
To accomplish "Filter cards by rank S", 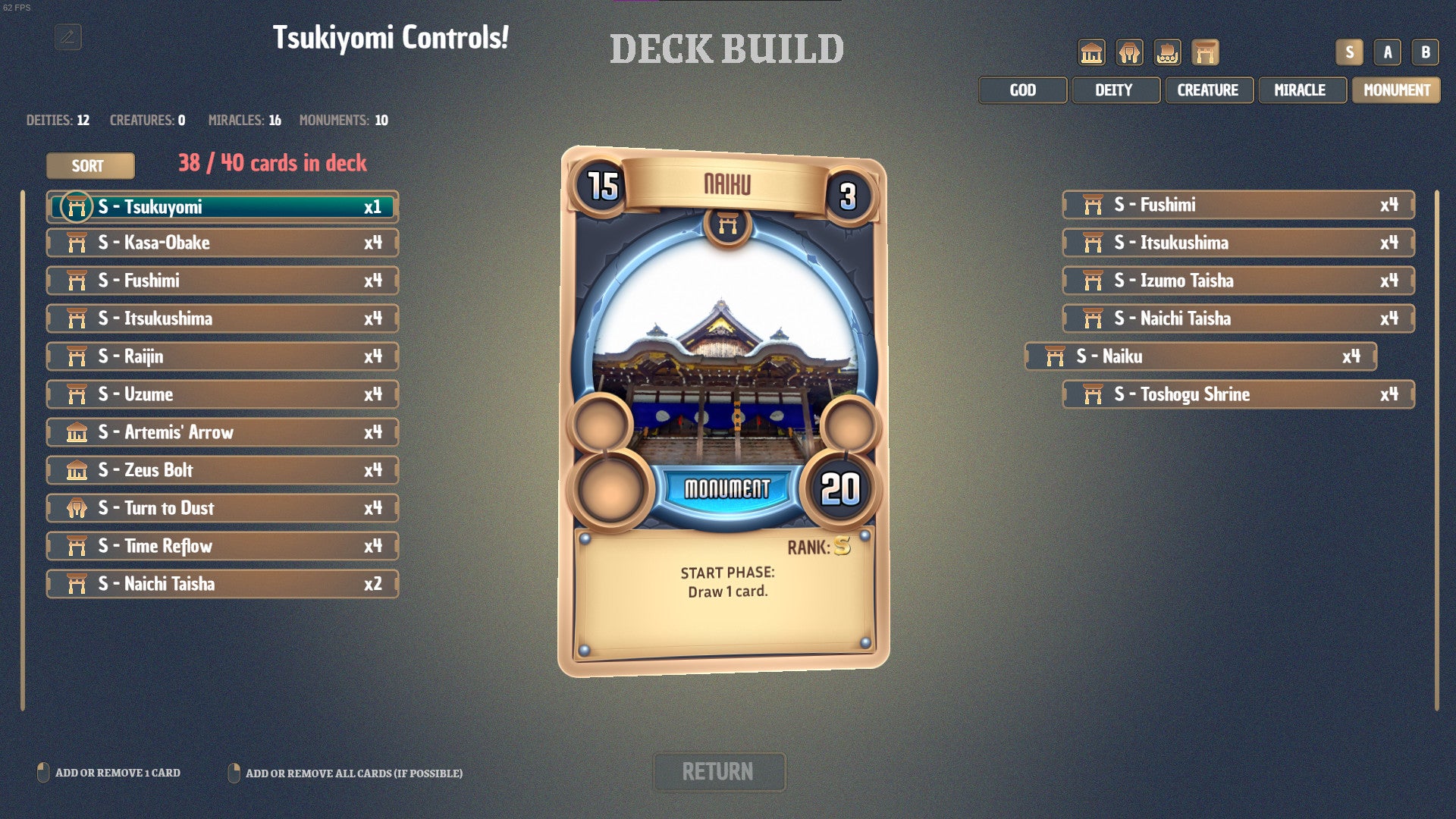I will click(x=1349, y=52).
